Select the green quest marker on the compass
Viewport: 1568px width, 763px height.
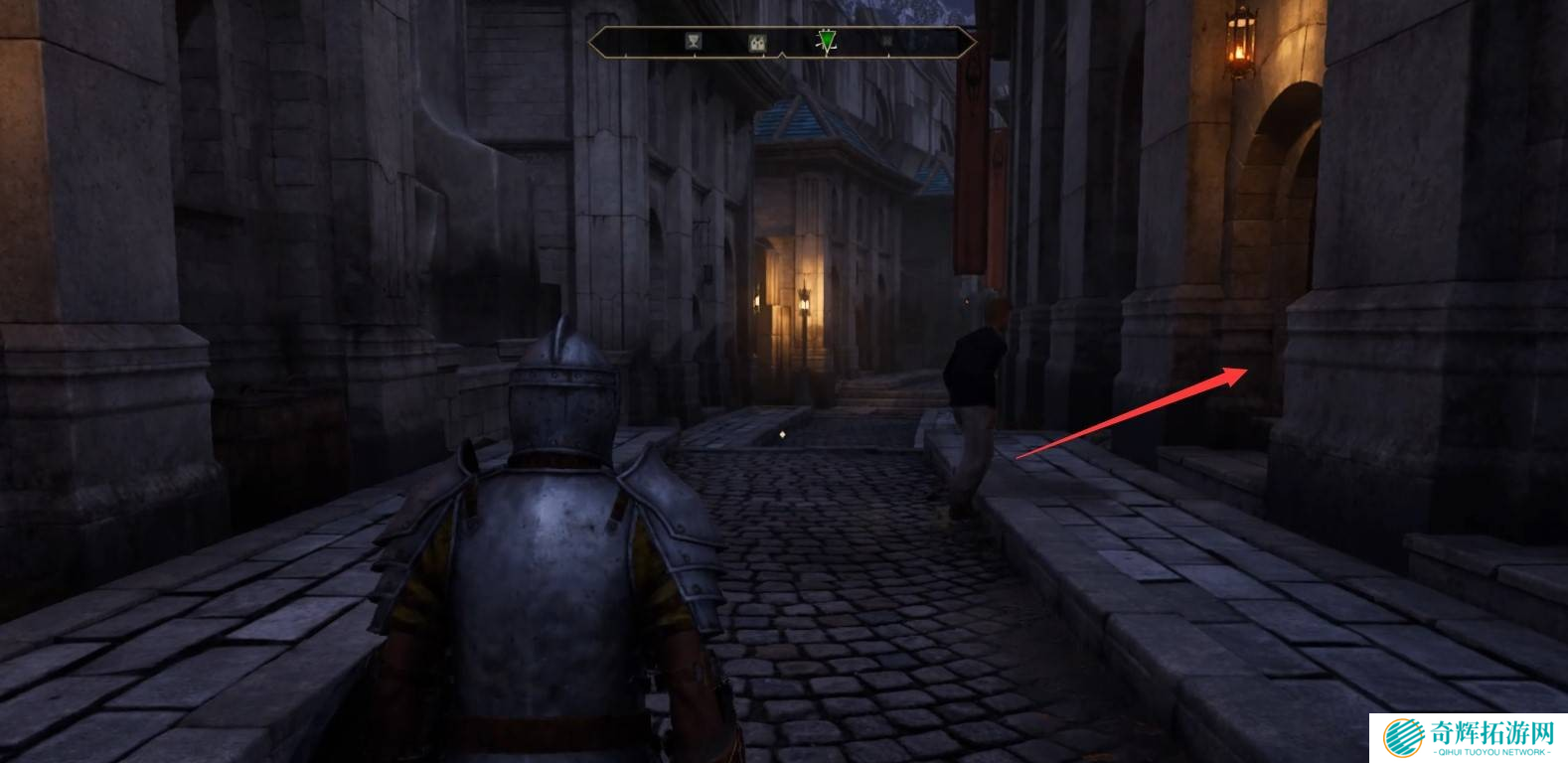point(827,41)
